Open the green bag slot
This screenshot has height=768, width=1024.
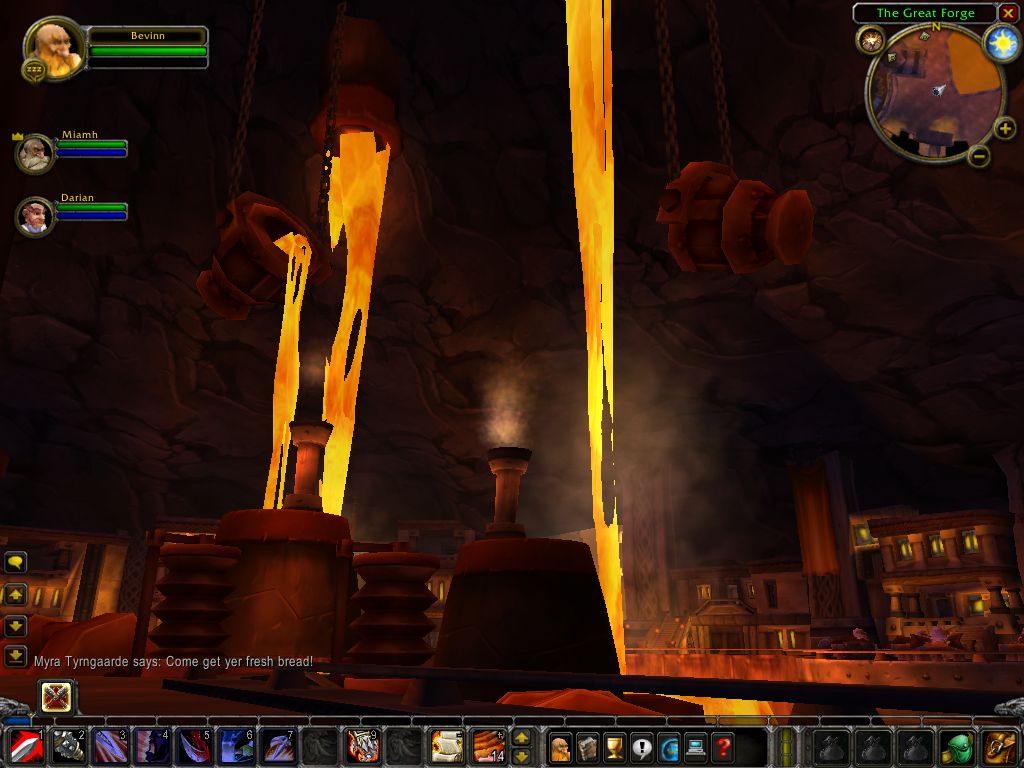(958, 746)
